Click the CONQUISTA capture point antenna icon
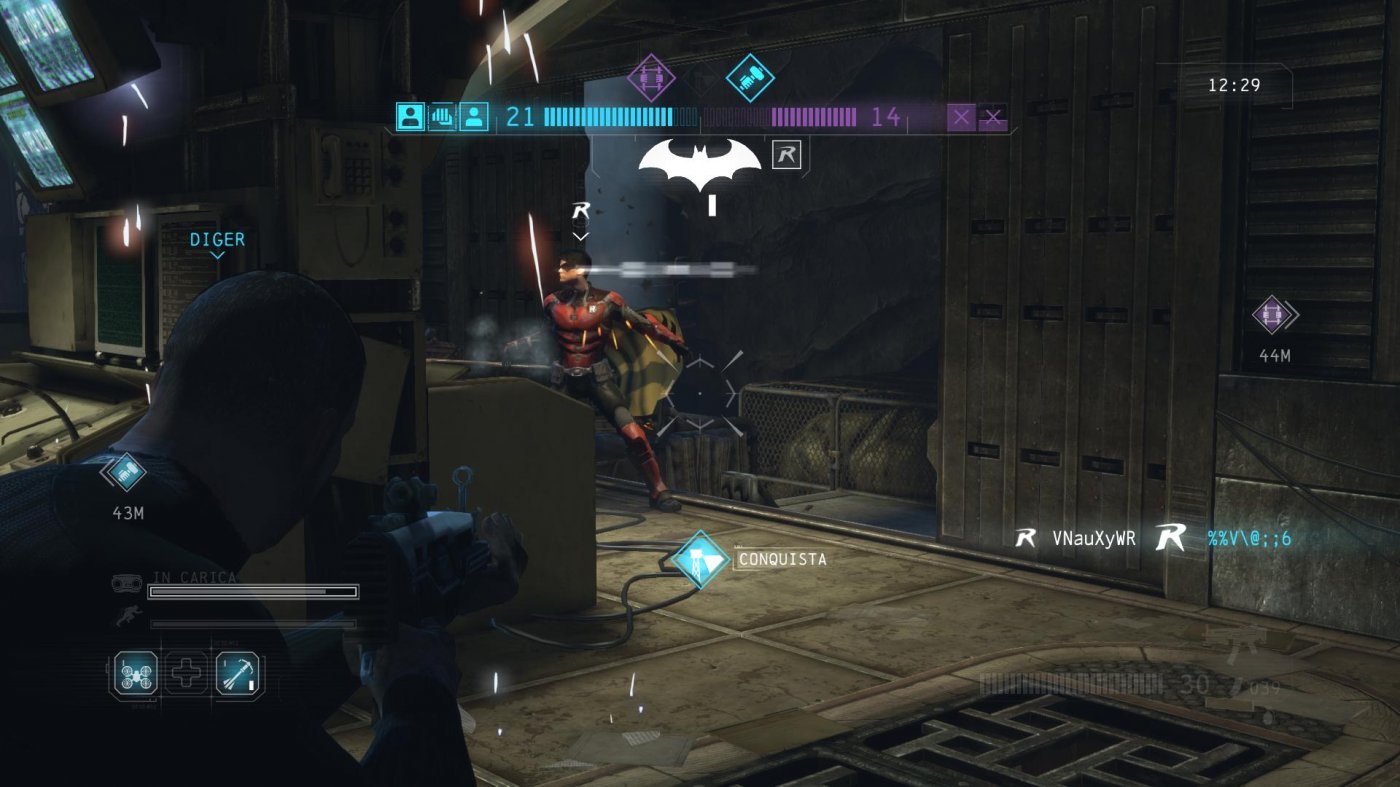The width and height of the screenshot is (1400, 787). point(703,560)
